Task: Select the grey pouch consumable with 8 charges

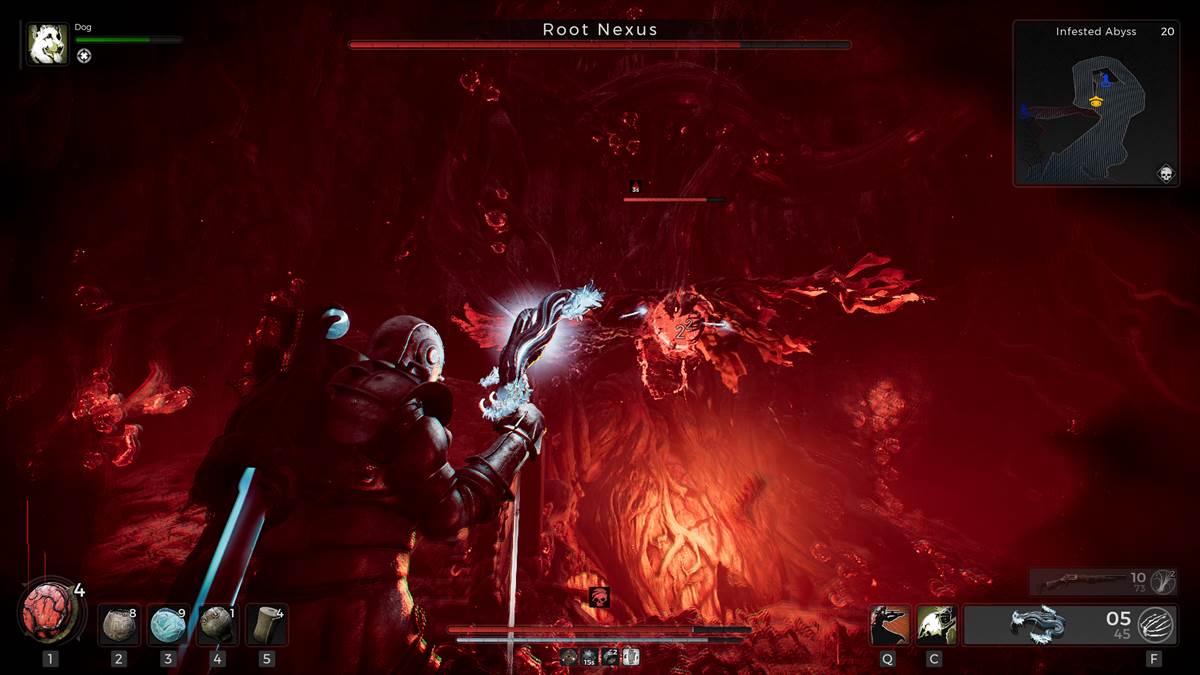Action: [x=119, y=625]
